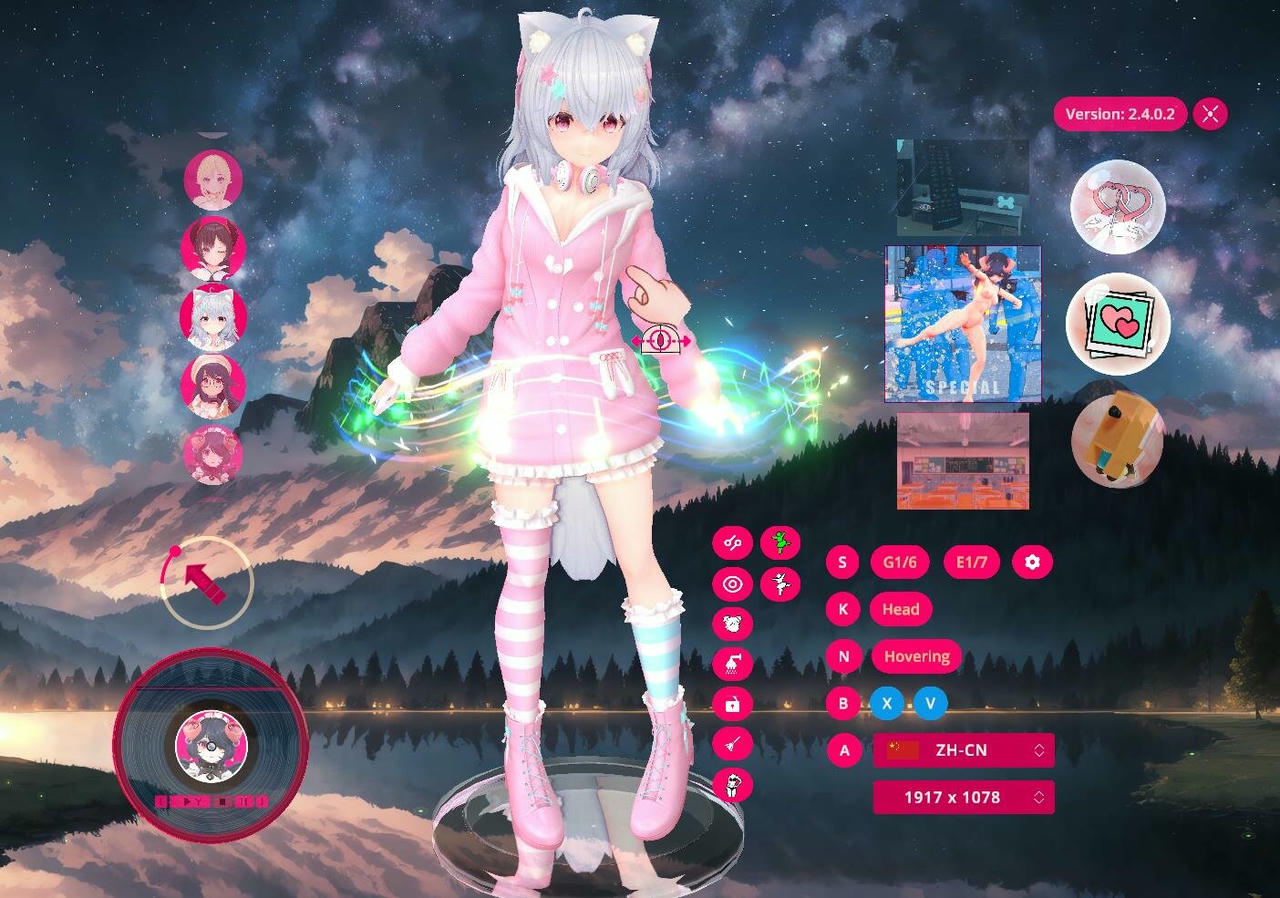Click the padlock icon
The width and height of the screenshot is (1280, 898).
tap(733, 704)
